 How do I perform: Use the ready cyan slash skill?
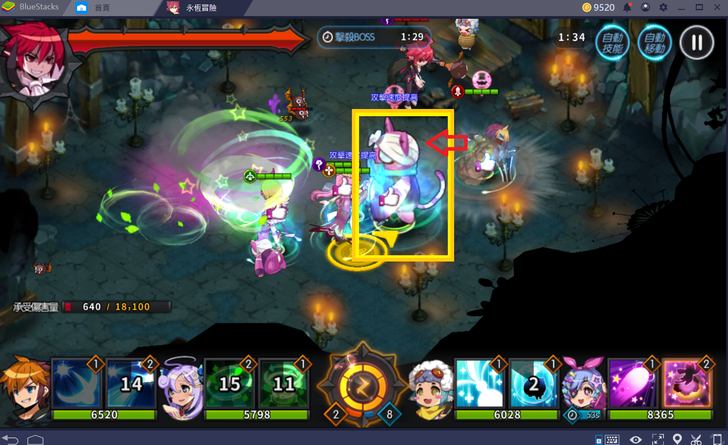click(x=480, y=383)
